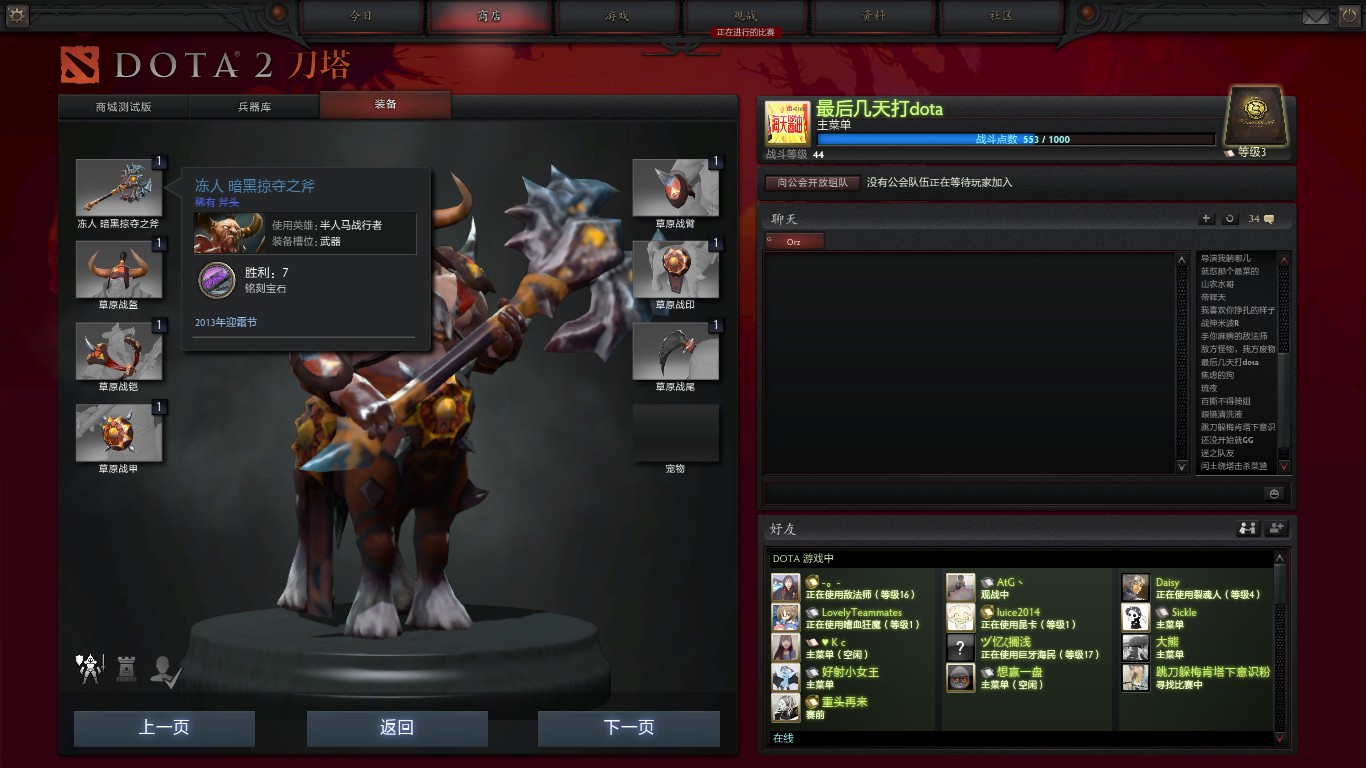
Task: Go to next page with 下一页
Action: click(629, 728)
